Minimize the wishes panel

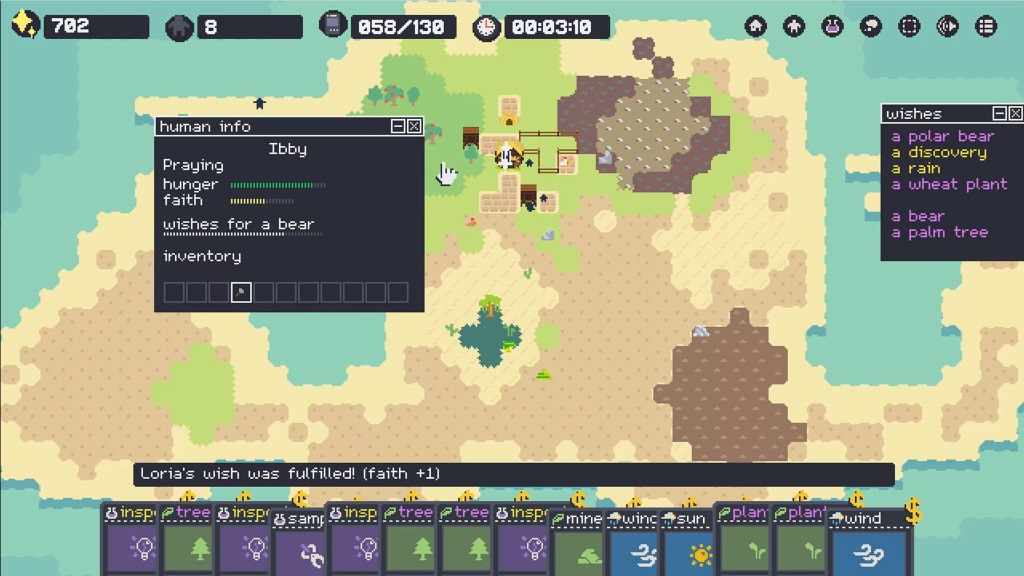[999, 114]
